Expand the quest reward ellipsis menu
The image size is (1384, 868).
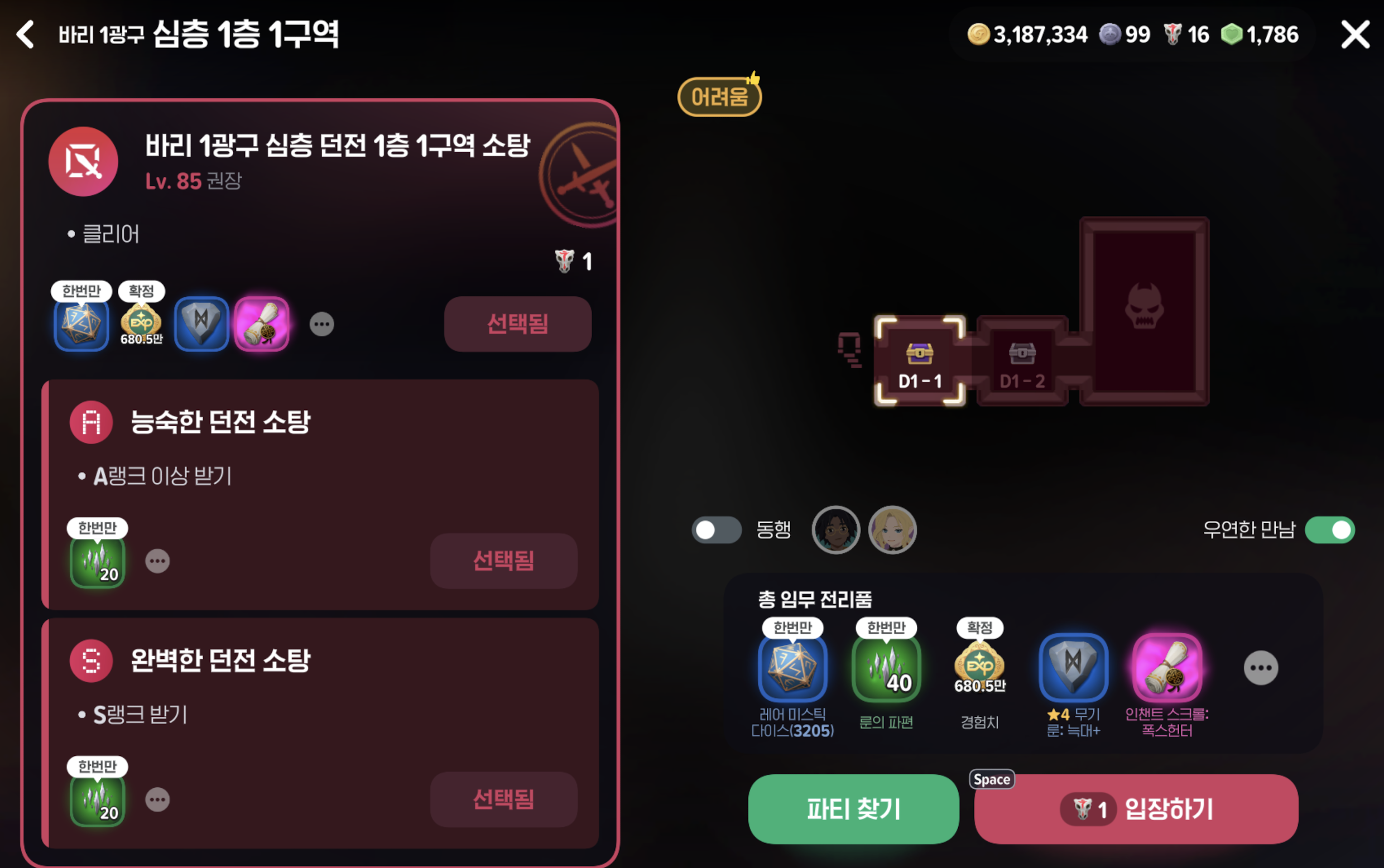pyautogui.click(x=321, y=324)
